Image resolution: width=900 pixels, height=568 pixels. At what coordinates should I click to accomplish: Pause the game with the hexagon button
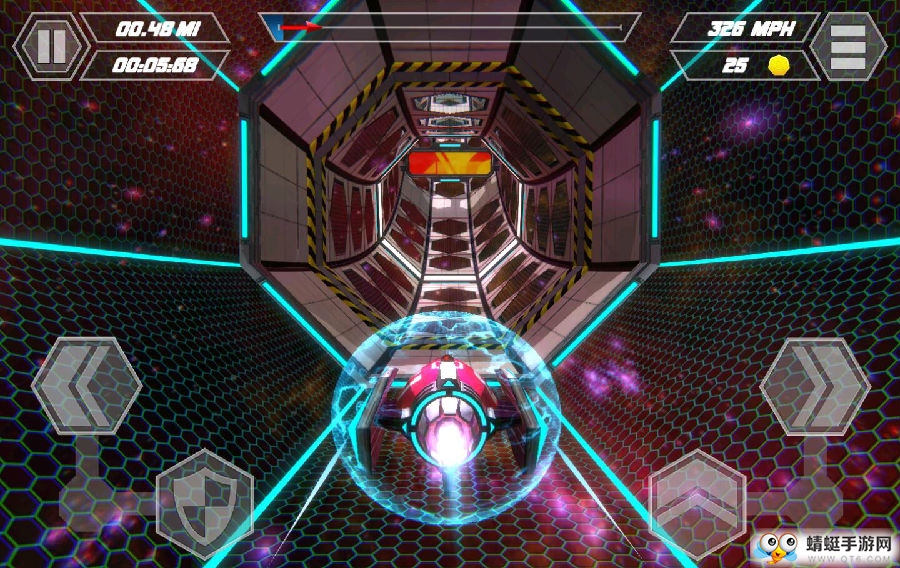[x=50, y=46]
